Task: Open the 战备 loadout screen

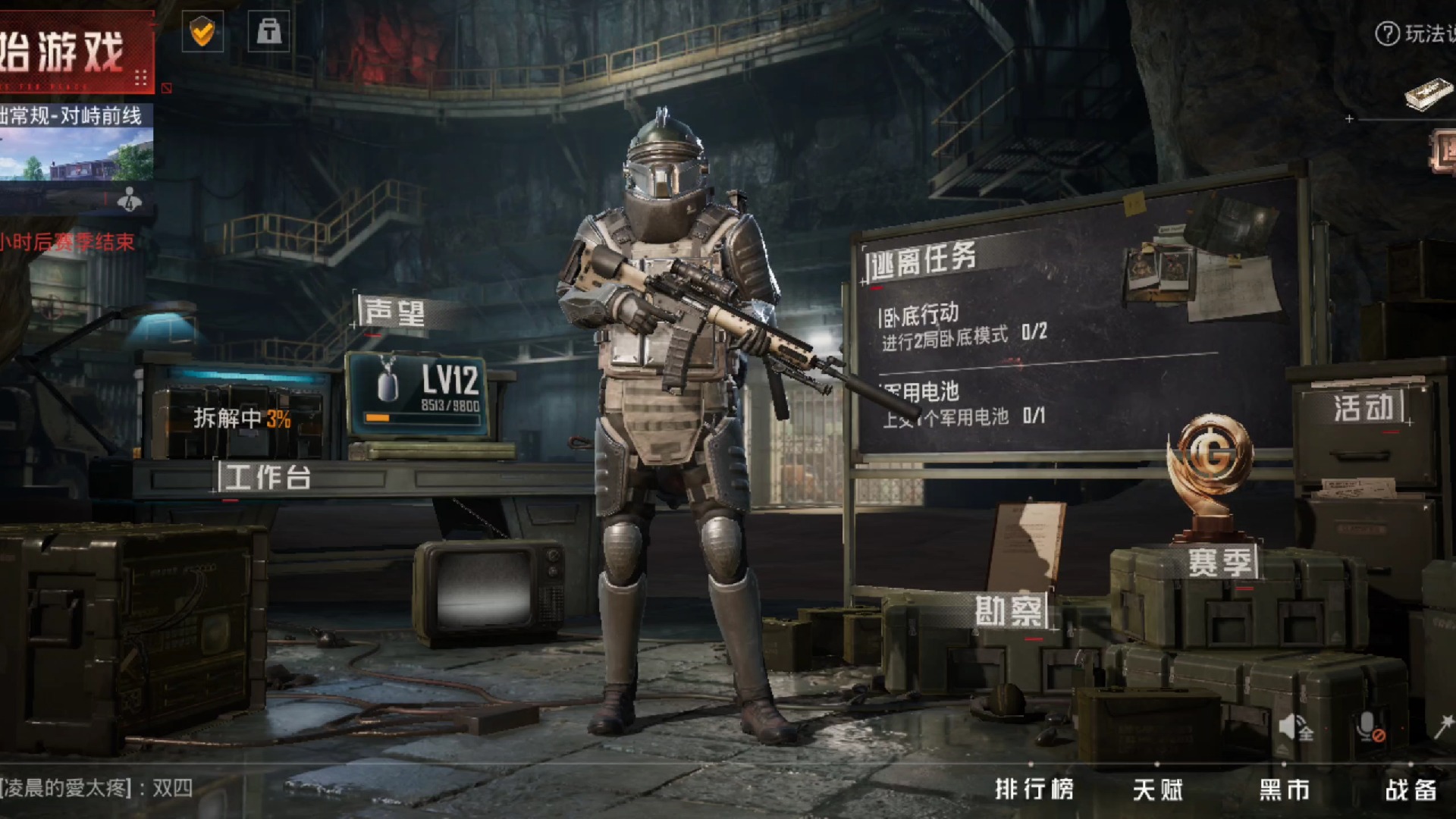Action: point(1410,789)
